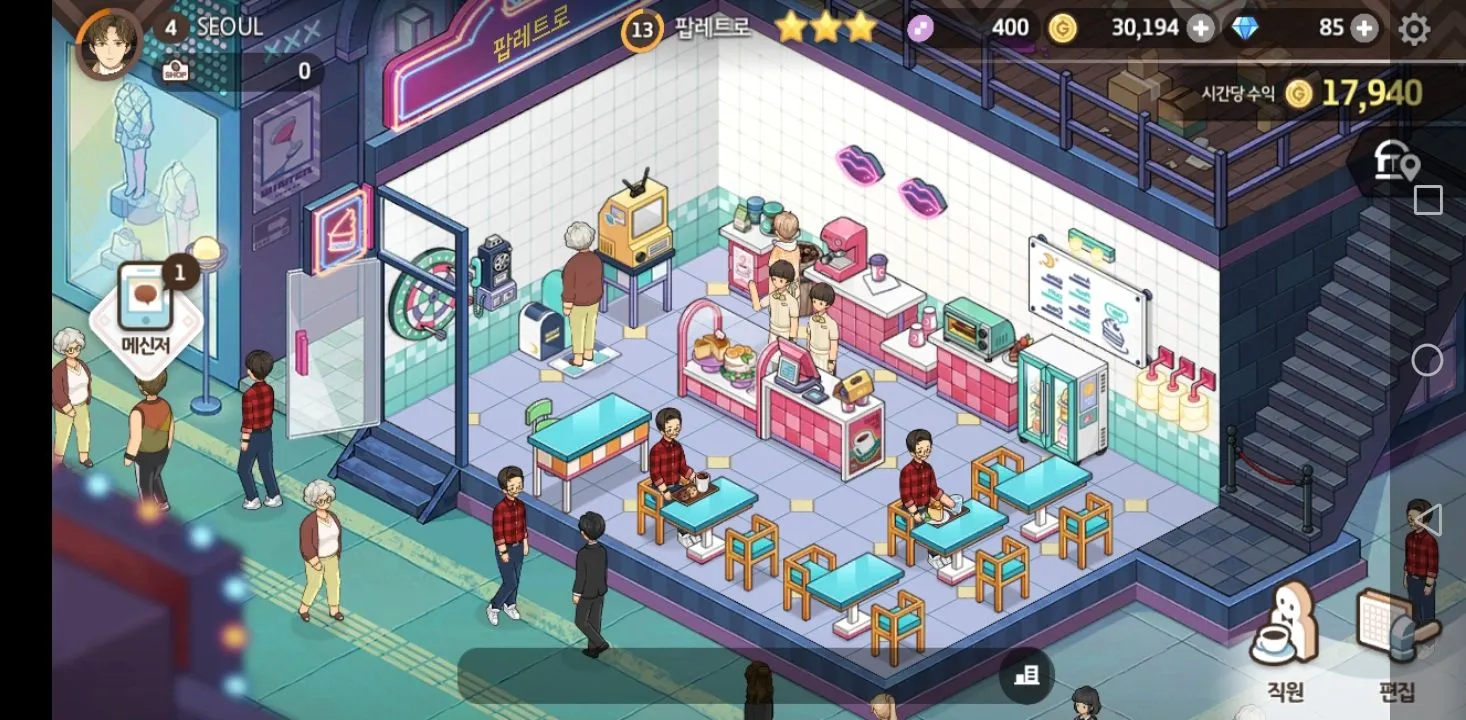Tap the Android recent apps square

pos(1428,200)
